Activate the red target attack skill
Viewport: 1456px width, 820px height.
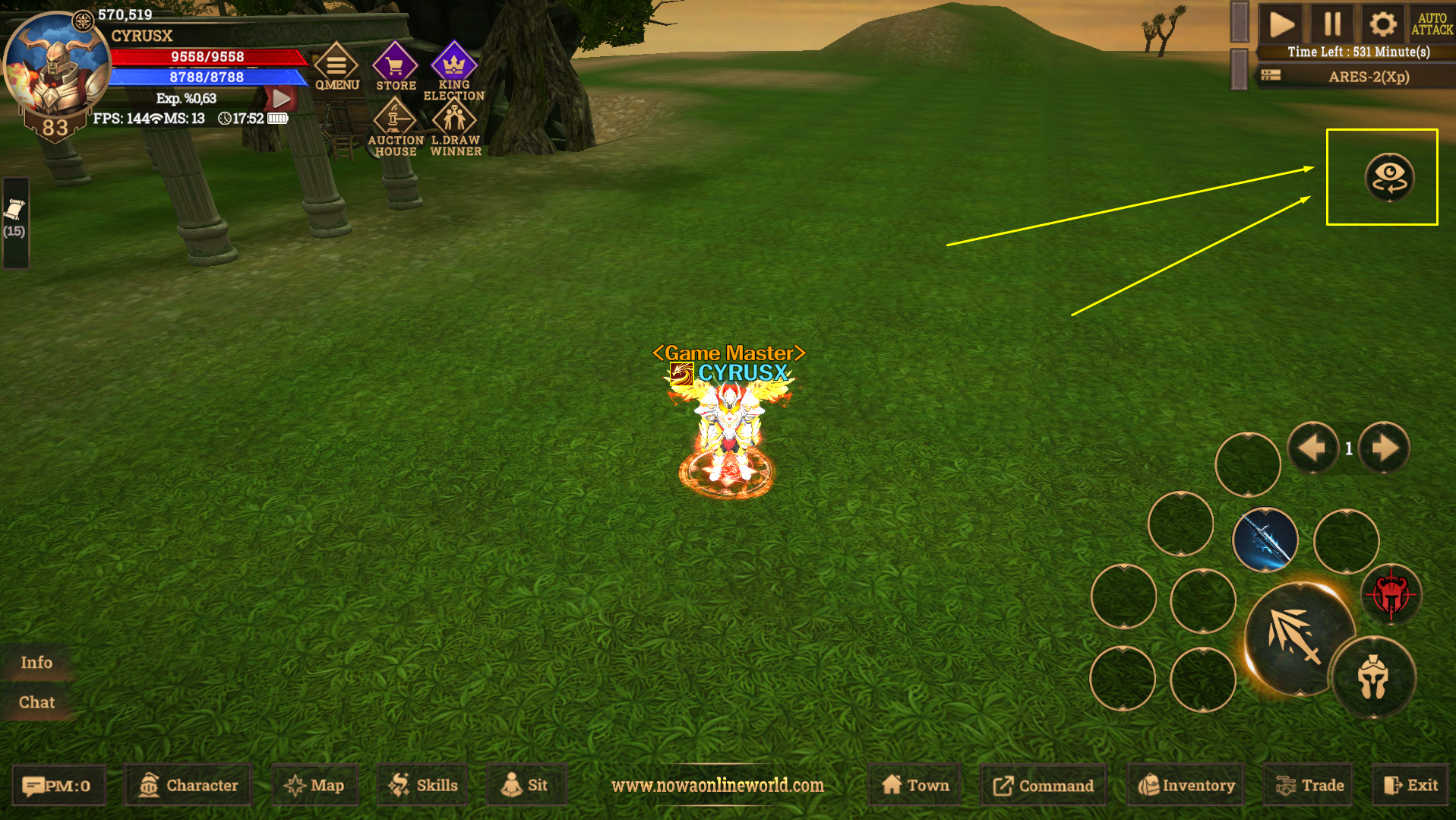coord(1393,594)
